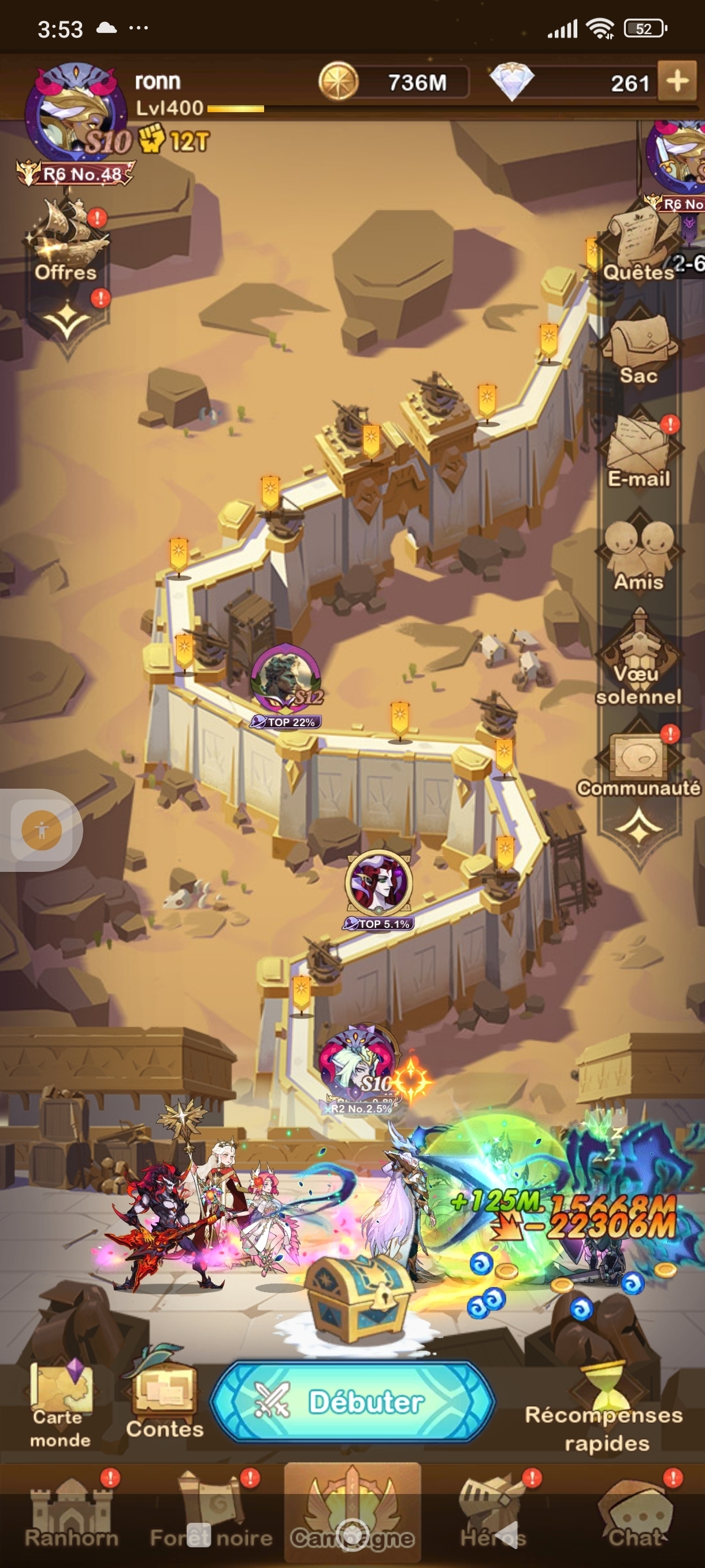Start the battle with Débuter
This screenshot has height=1568, width=705.
[353, 1403]
